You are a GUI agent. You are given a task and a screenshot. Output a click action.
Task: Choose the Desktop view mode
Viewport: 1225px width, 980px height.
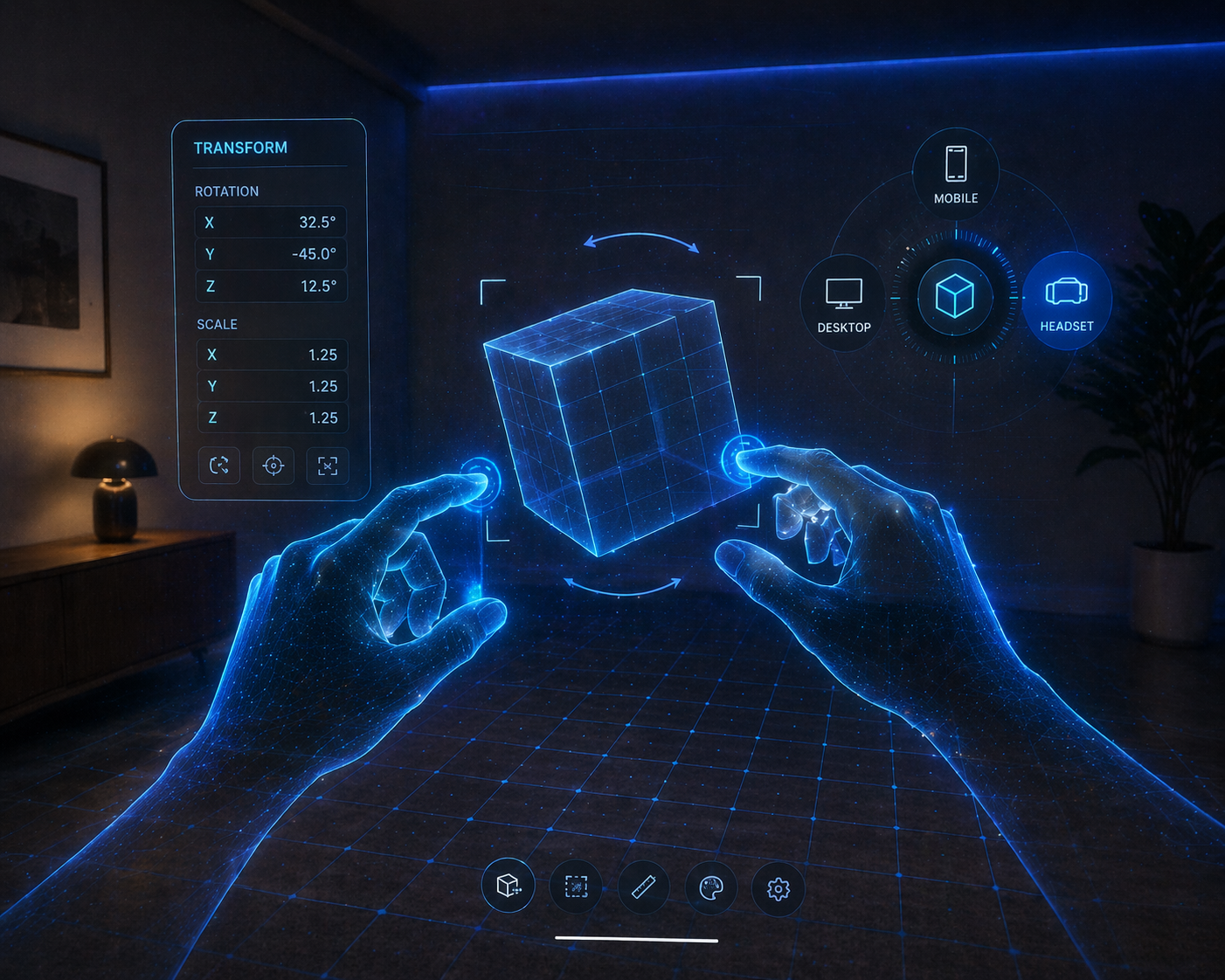pyautogui.click(x=843, y=303)
